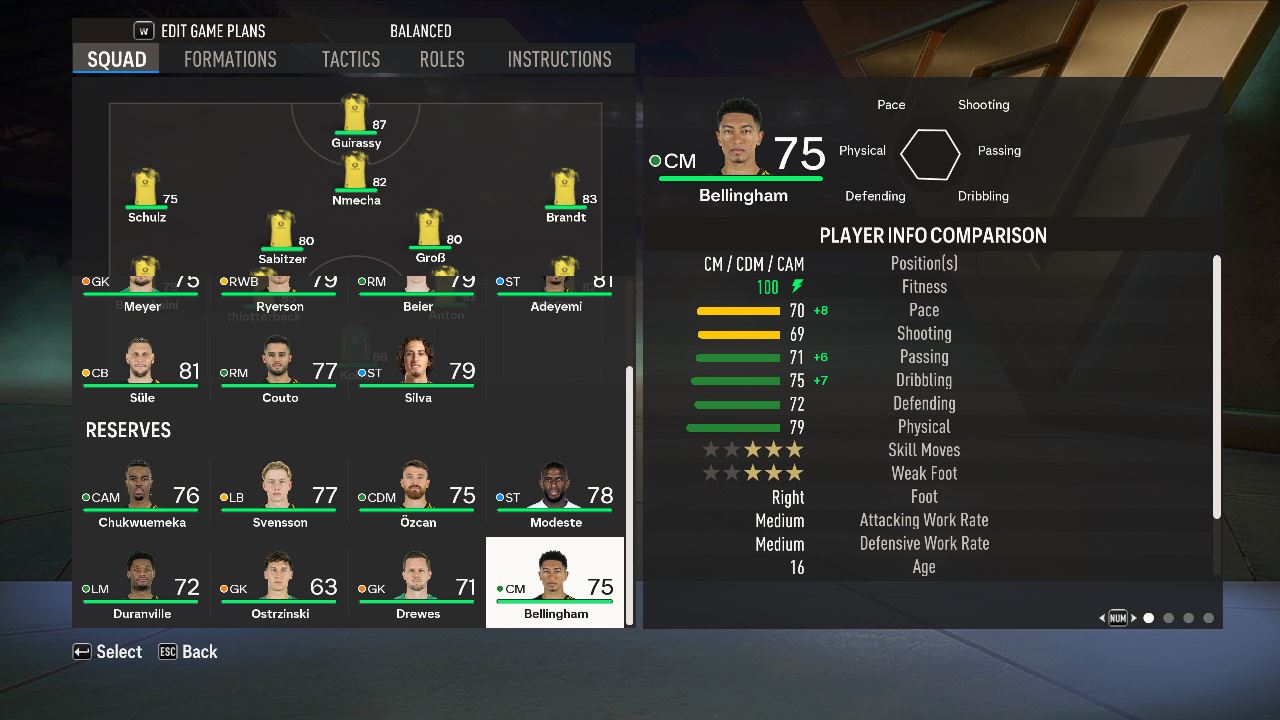The height and width of the screenshot is (720, 1280).
Task: Show the Instructions tab
Action: coord(559,59)
